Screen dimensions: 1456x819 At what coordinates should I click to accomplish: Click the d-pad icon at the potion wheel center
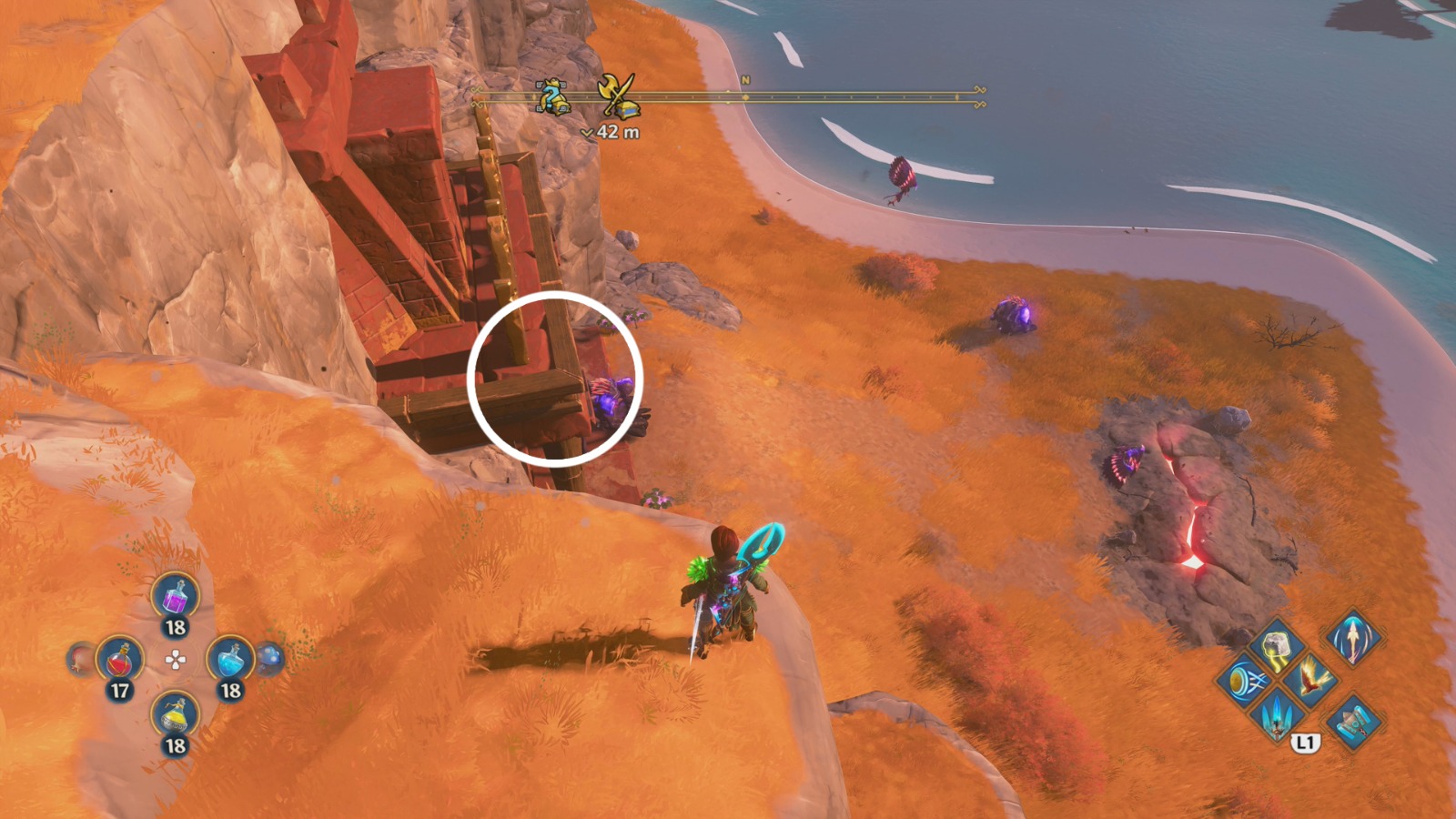[174, 659]
